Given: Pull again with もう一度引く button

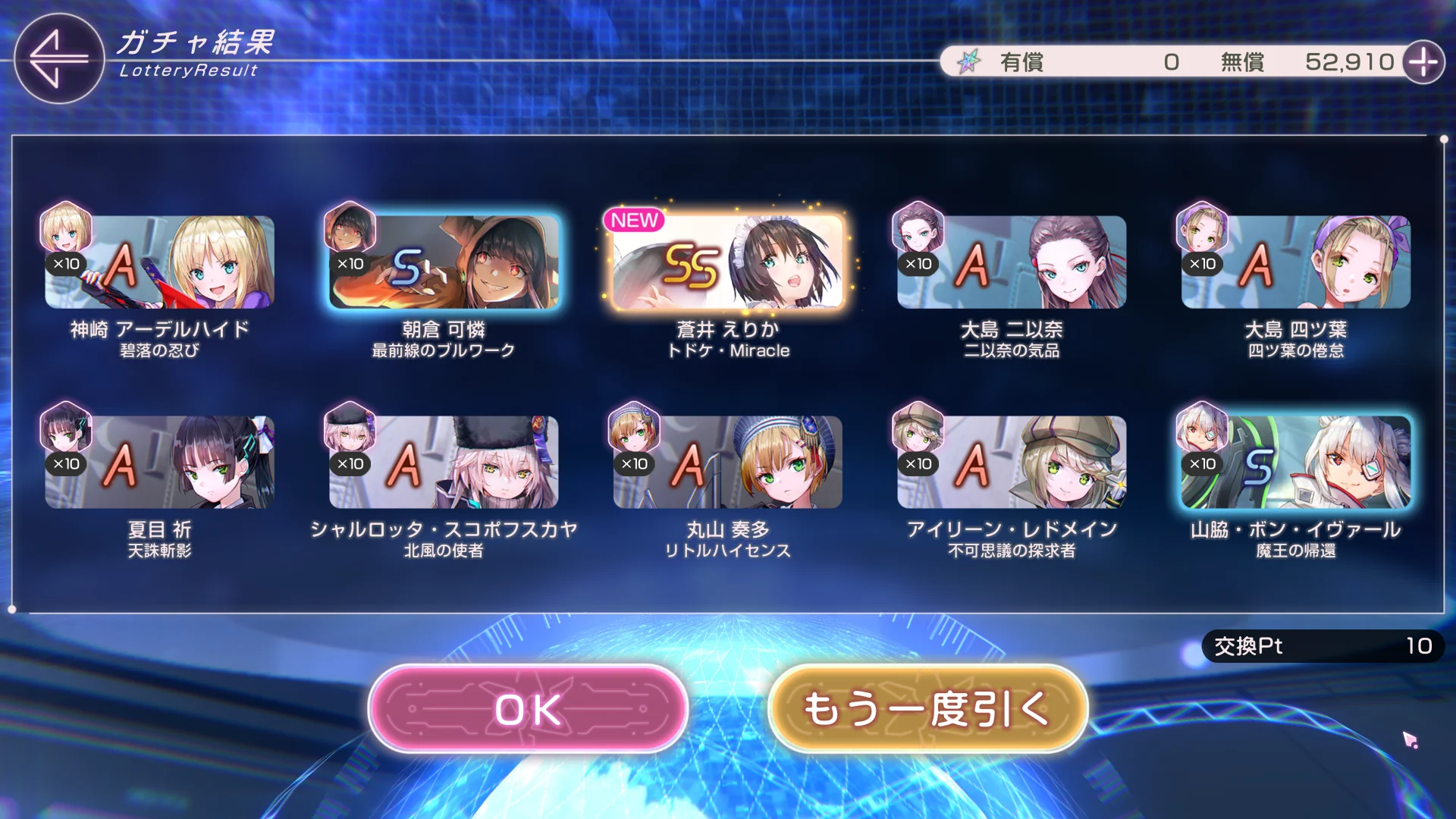Looking at the screenshot, I should click(x=927, y=709).
